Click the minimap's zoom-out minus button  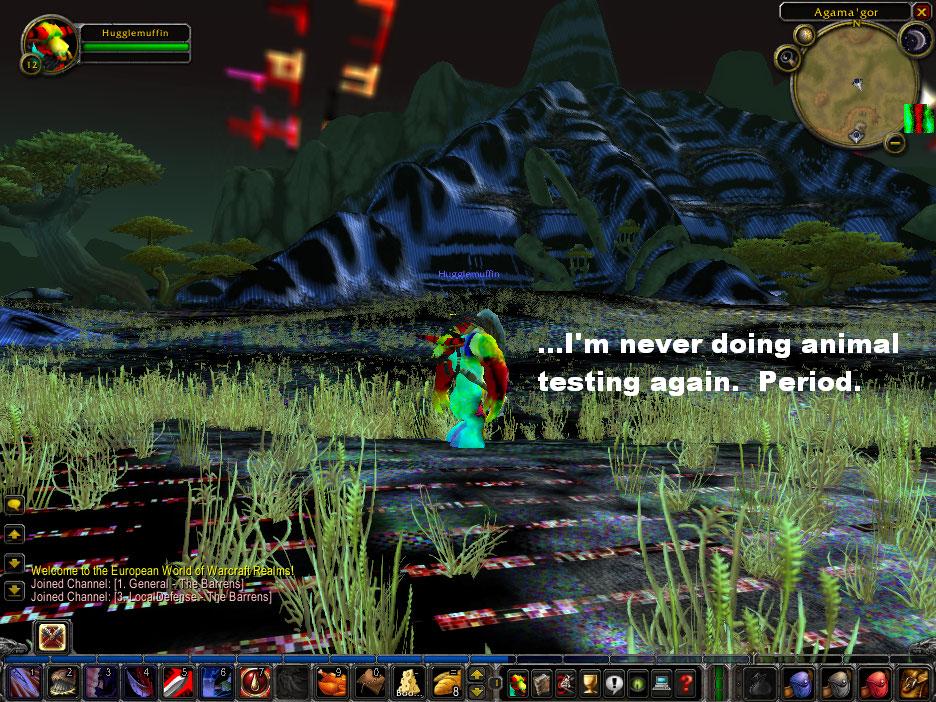pos(895,143)
